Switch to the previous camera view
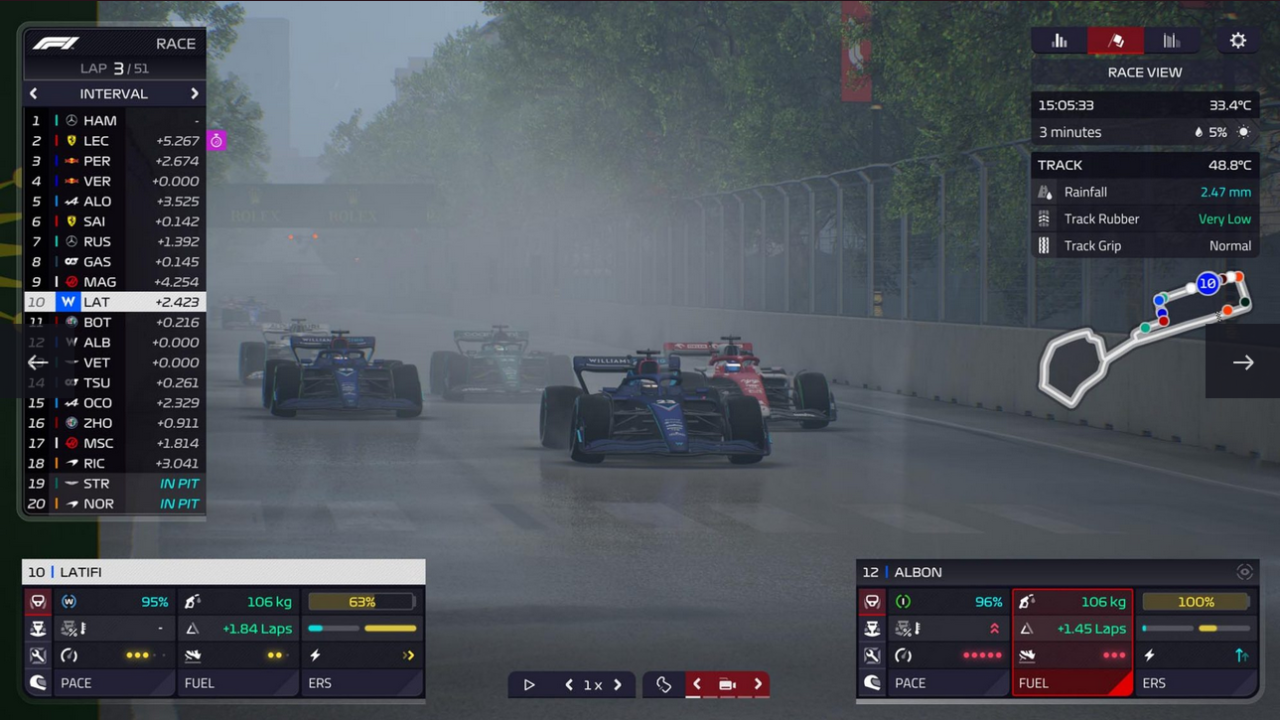1280x720 pixels. point(697,685)
